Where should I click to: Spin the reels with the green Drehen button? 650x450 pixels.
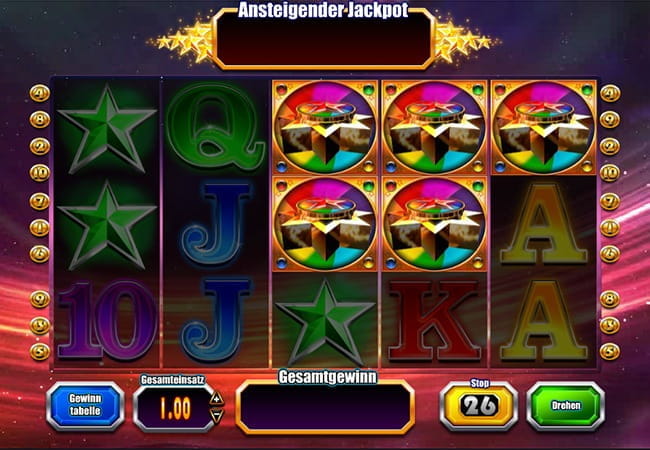(x=565, y=405)
